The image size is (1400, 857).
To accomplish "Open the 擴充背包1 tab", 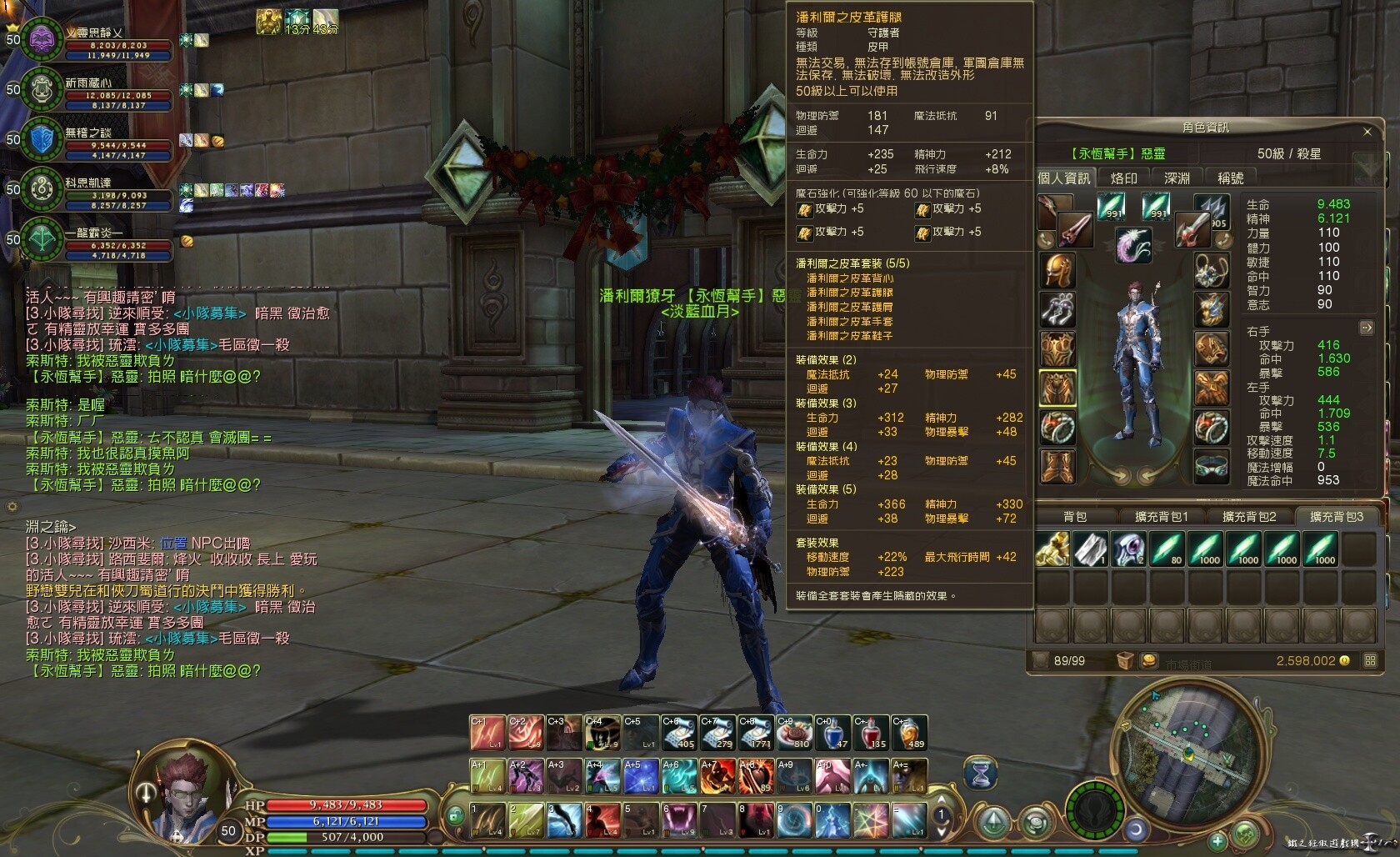I will [1162, 517].
